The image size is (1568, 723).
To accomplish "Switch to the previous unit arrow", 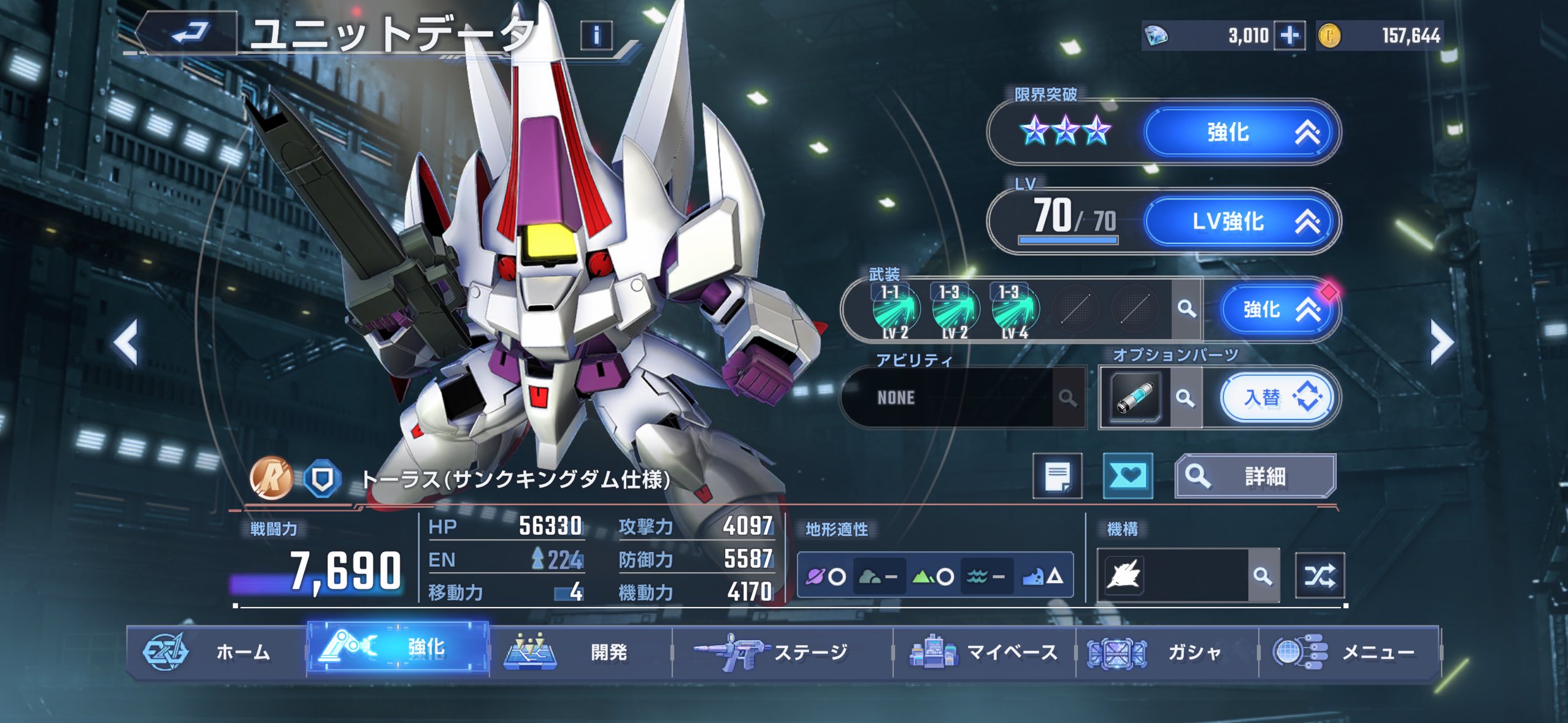I will [x=126, y=343].
